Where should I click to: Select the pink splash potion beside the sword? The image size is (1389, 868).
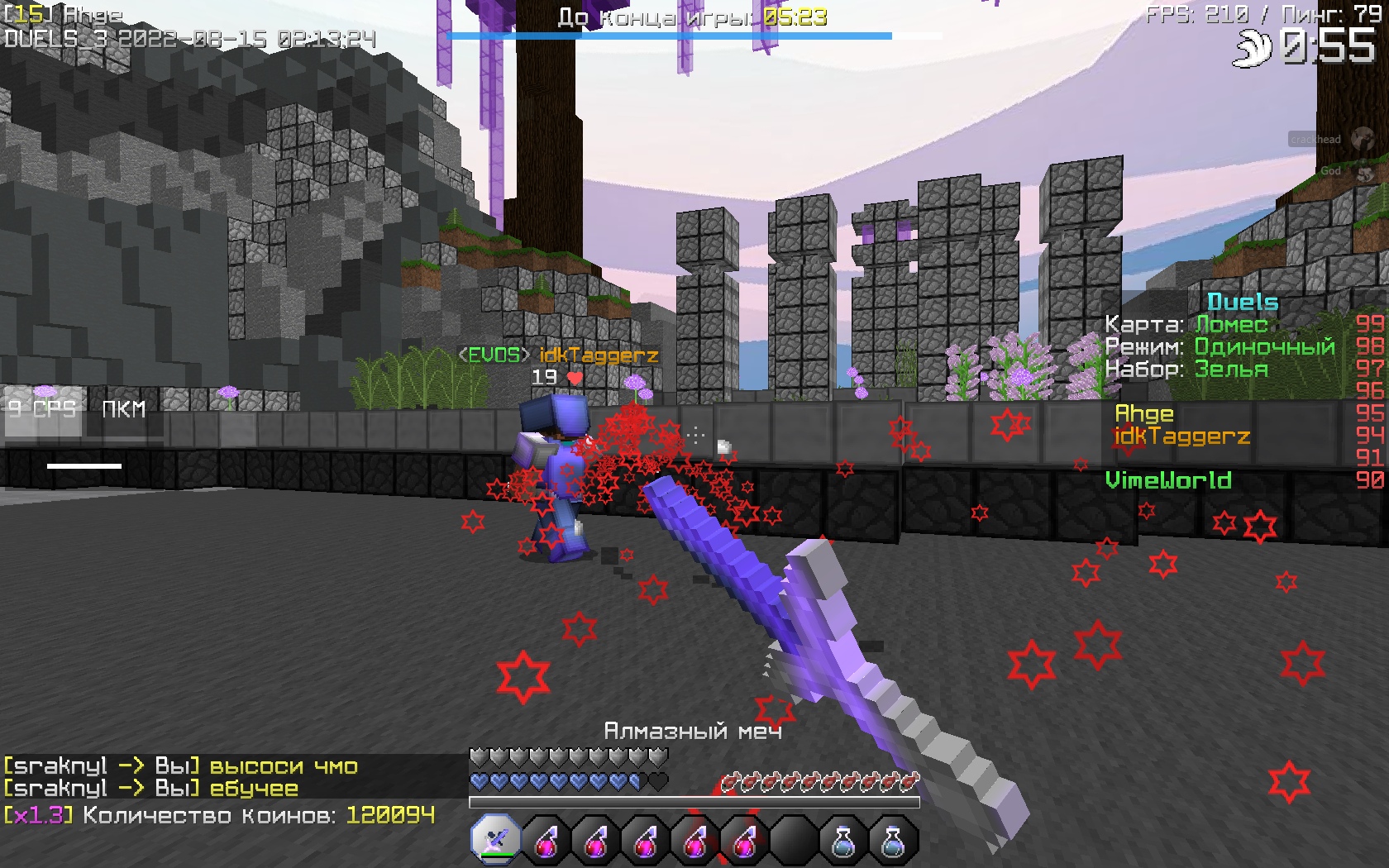click(x=546, y=841)
